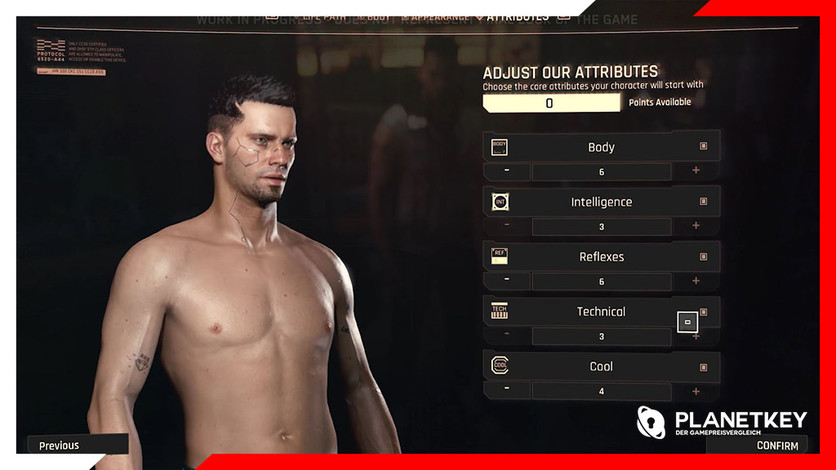This screenshot has height=470, width=836.
Task: Decrease the Cool attribute value
Action: point(507,390)
